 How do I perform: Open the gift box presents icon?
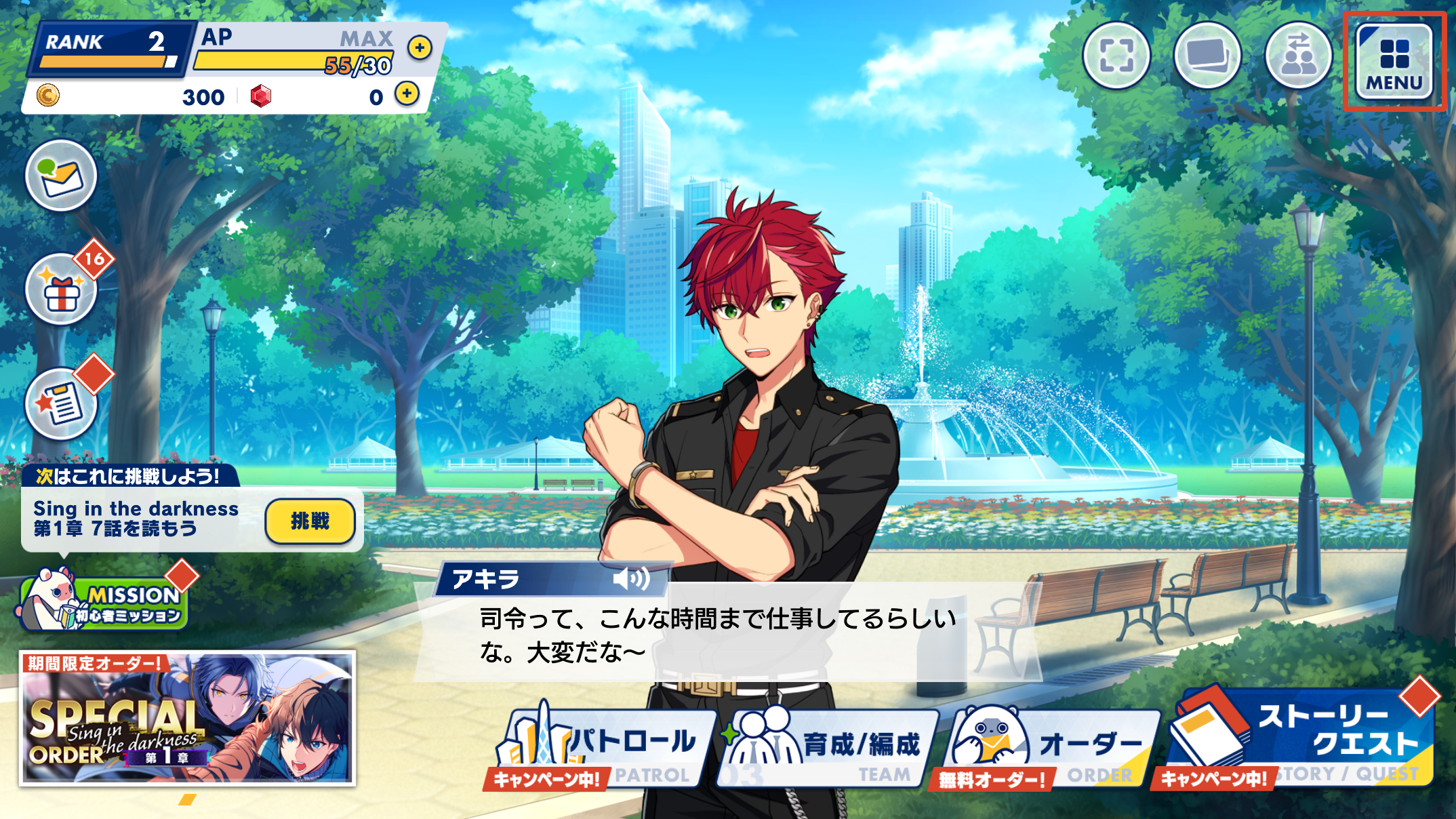point(61,290)
